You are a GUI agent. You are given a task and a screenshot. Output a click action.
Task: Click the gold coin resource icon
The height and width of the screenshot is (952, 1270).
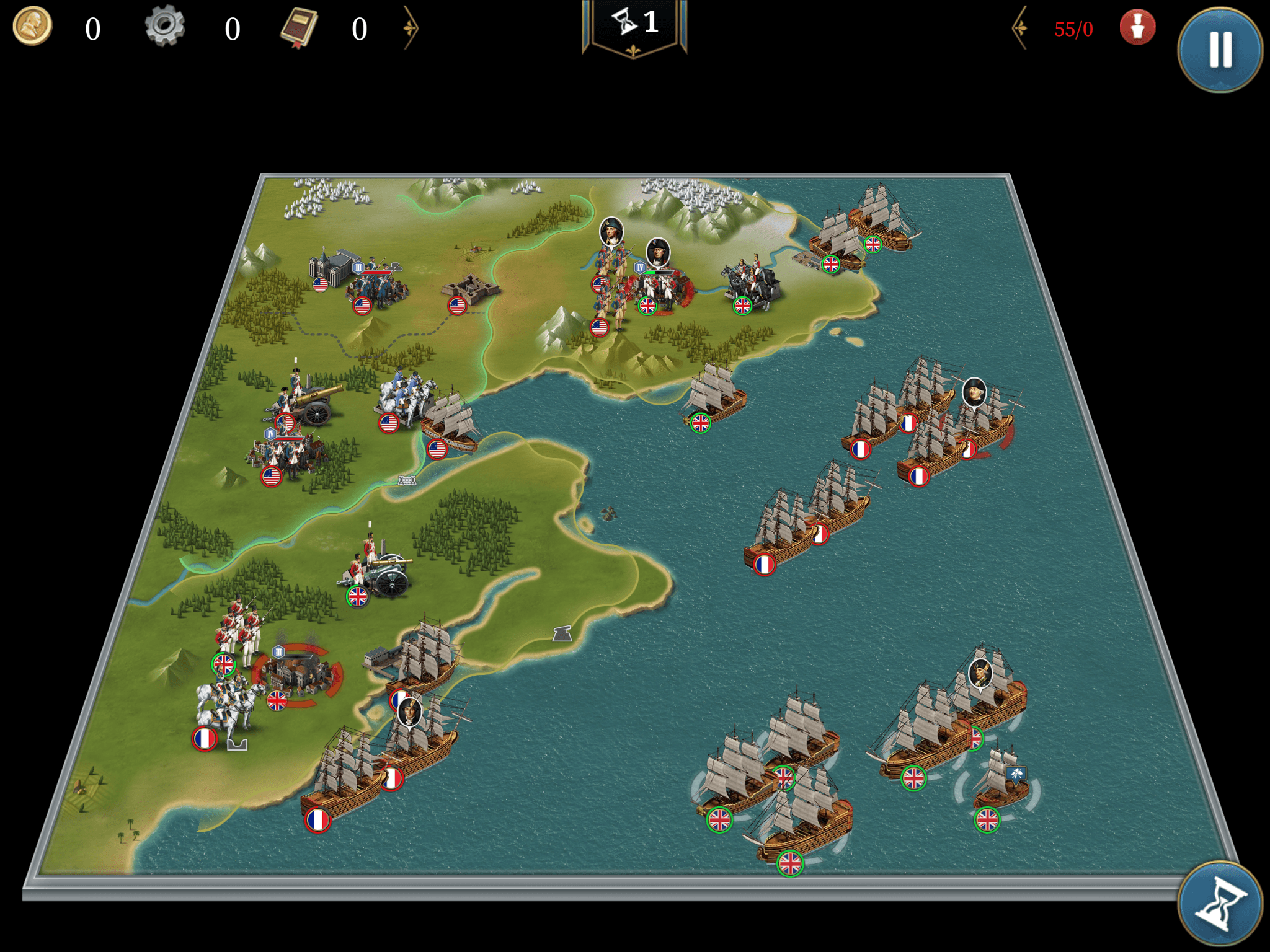(x=32, y=26)
